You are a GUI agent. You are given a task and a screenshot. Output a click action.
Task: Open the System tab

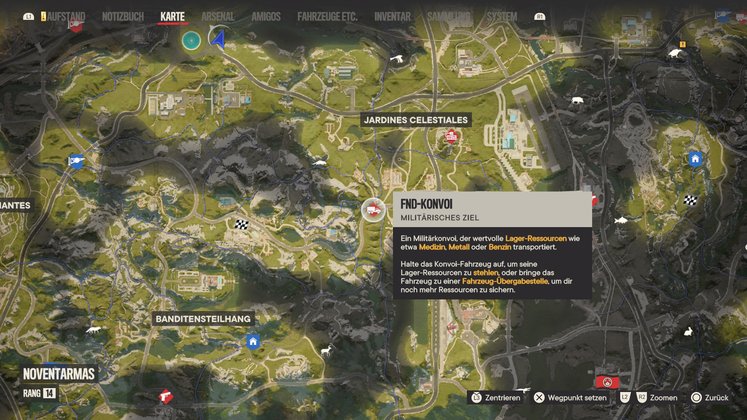(x=501, y=17)
